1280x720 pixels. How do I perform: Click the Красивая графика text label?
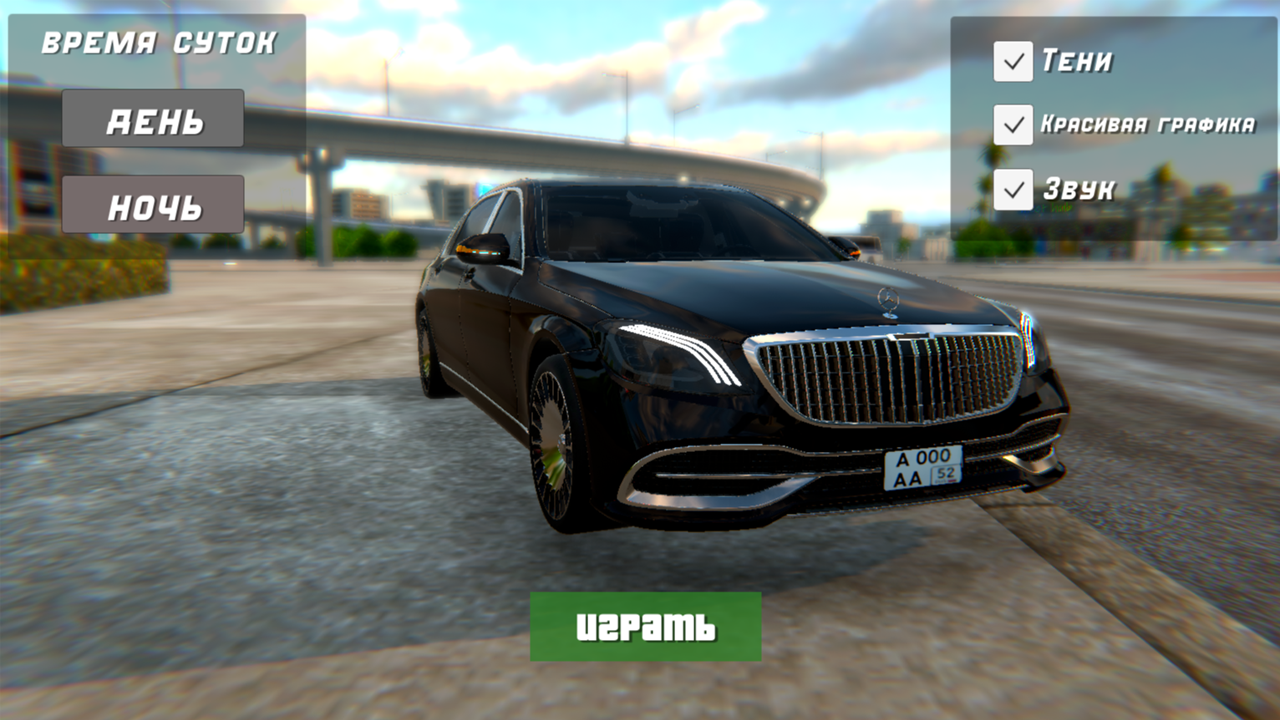(x=1150, y=126)
